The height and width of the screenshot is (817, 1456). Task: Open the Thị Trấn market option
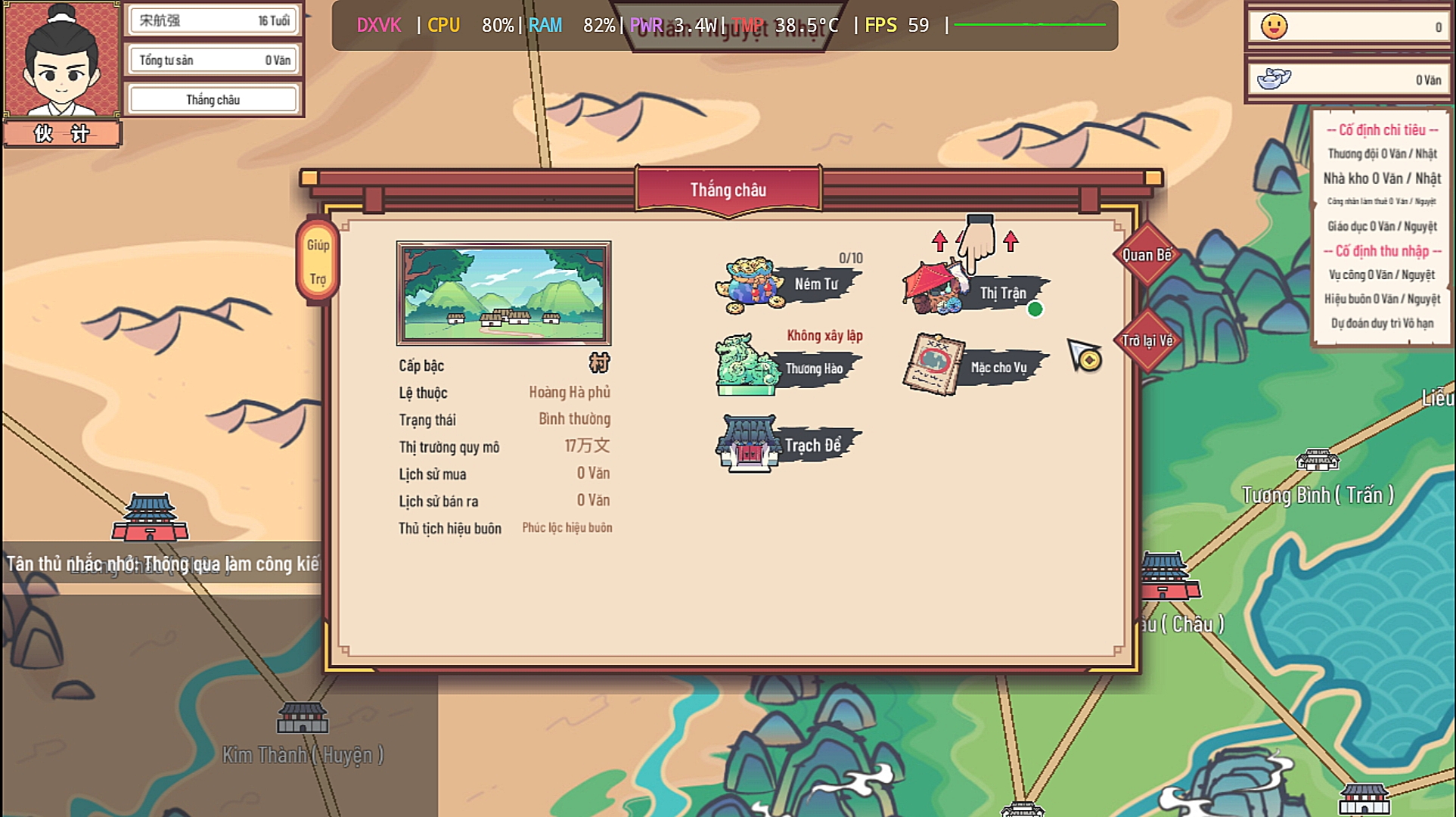976,293
